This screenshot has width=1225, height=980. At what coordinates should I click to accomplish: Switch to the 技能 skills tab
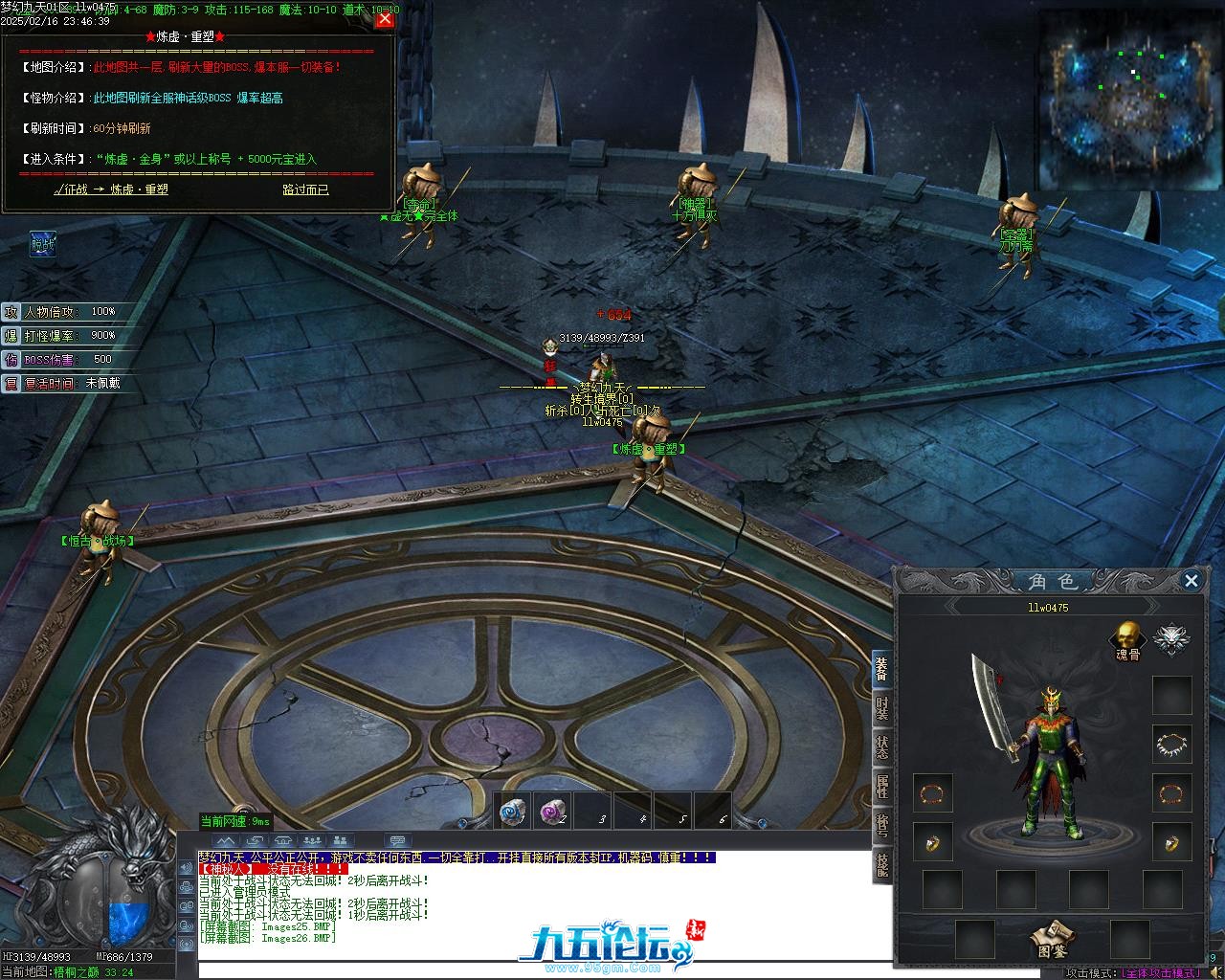(881, 864)
